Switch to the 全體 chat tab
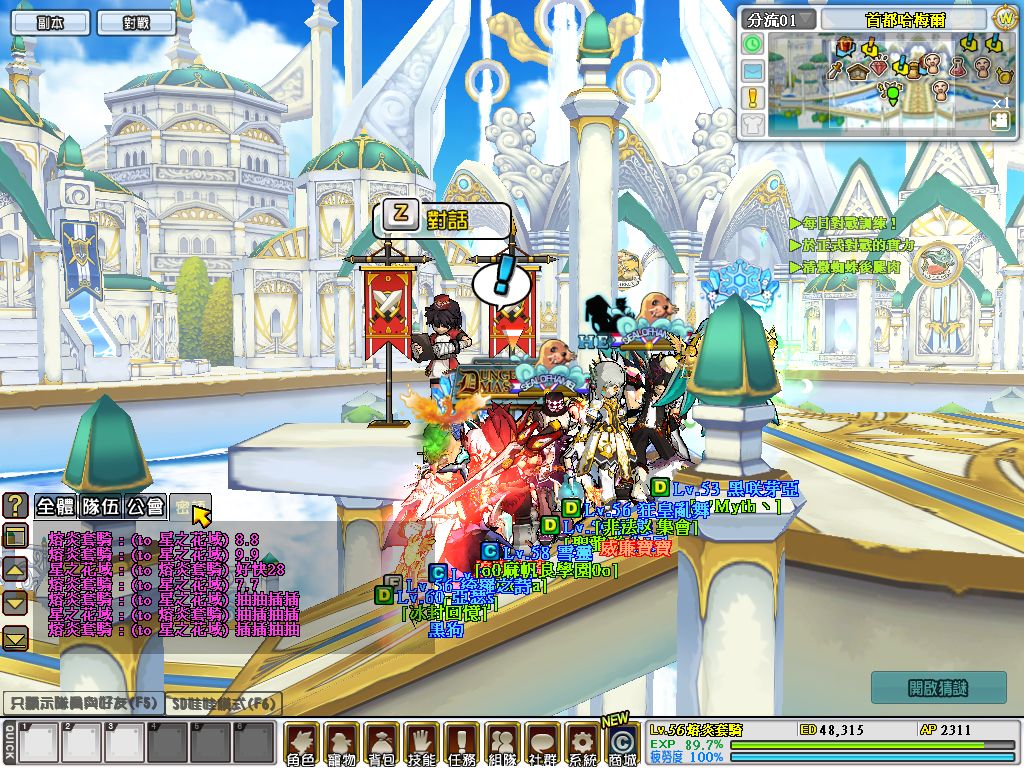 tap(56, 507)
